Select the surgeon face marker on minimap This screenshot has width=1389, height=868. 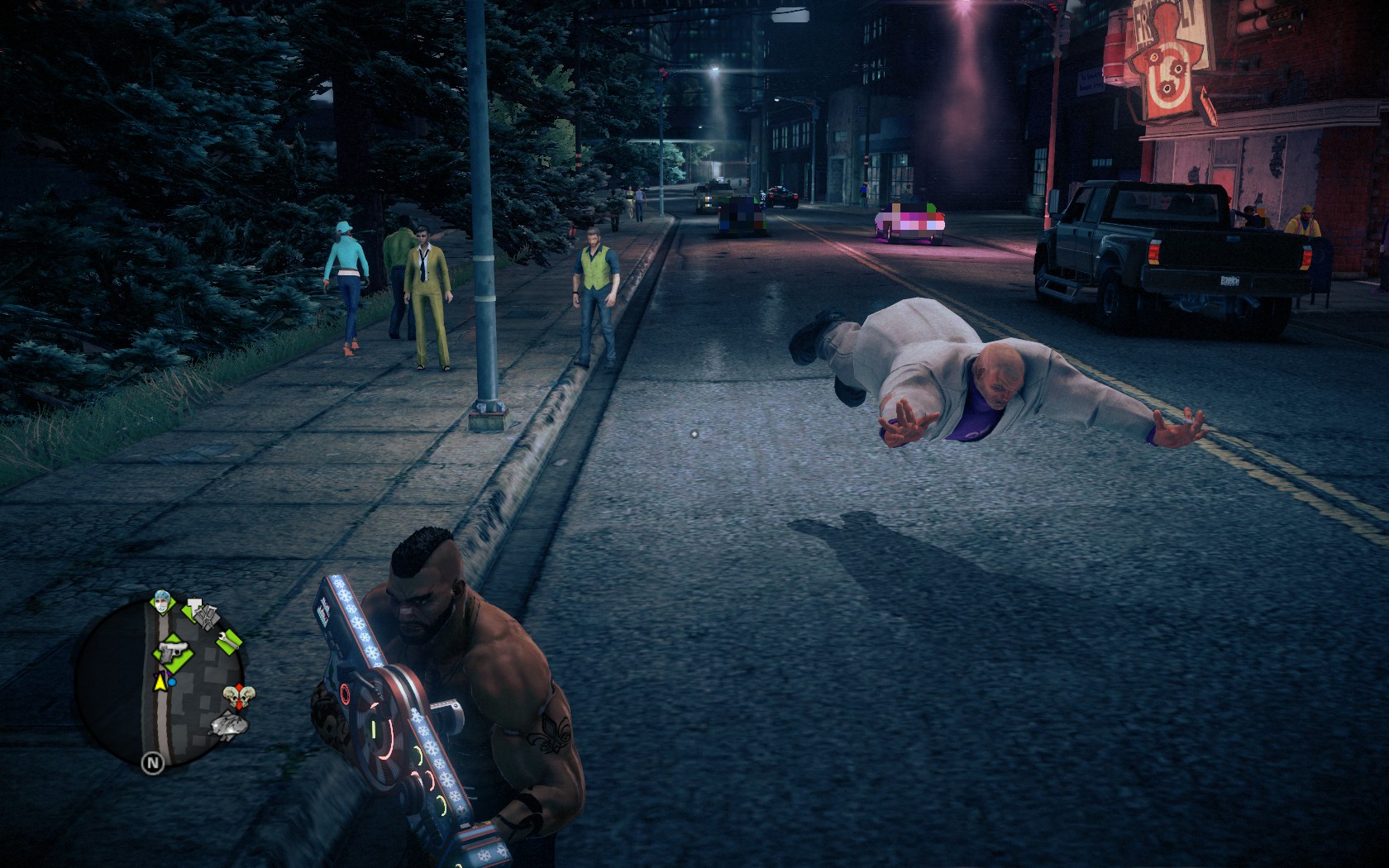[160, 600]
